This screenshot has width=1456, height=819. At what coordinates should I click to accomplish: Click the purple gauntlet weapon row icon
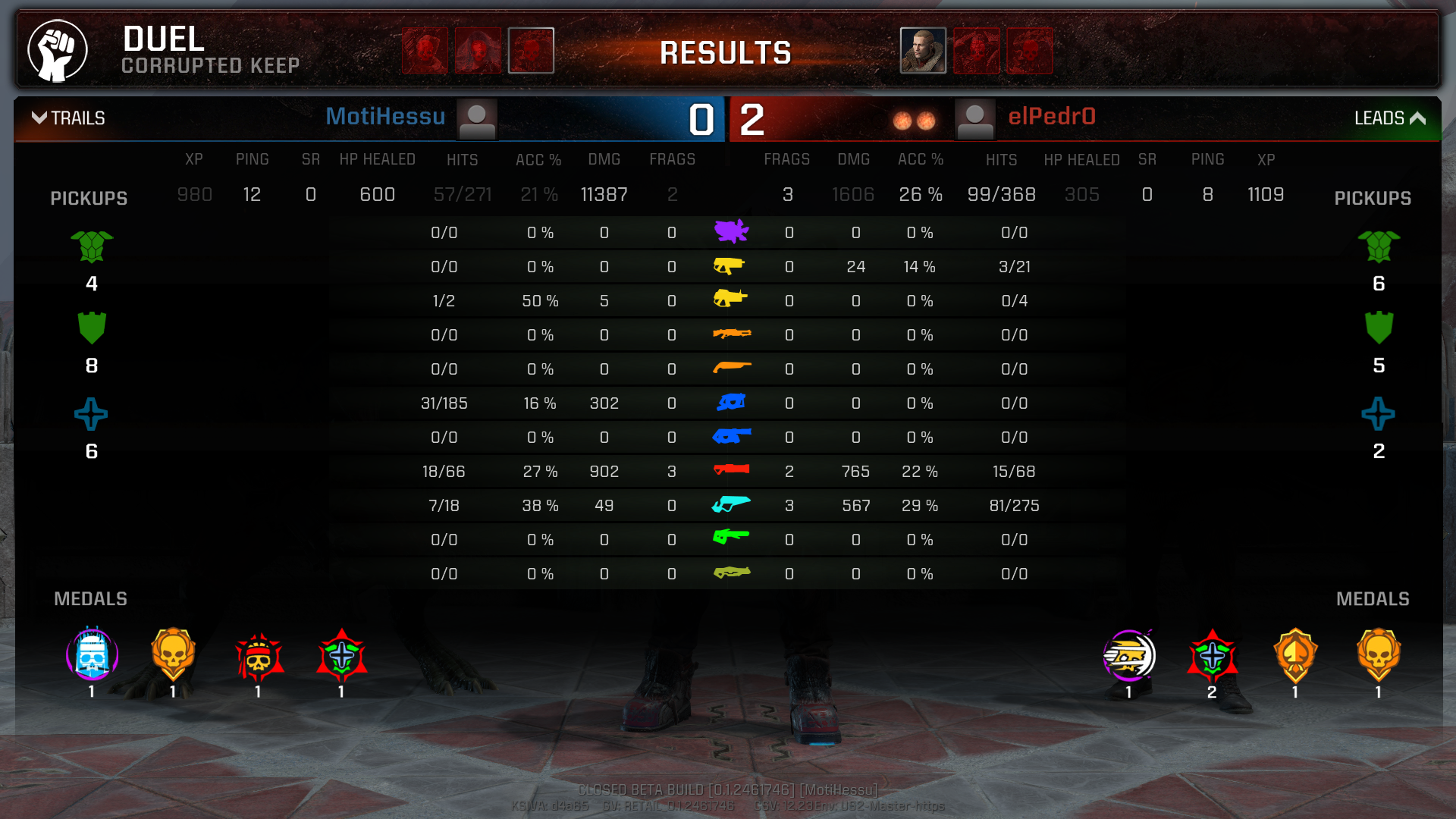pos(731,231)
